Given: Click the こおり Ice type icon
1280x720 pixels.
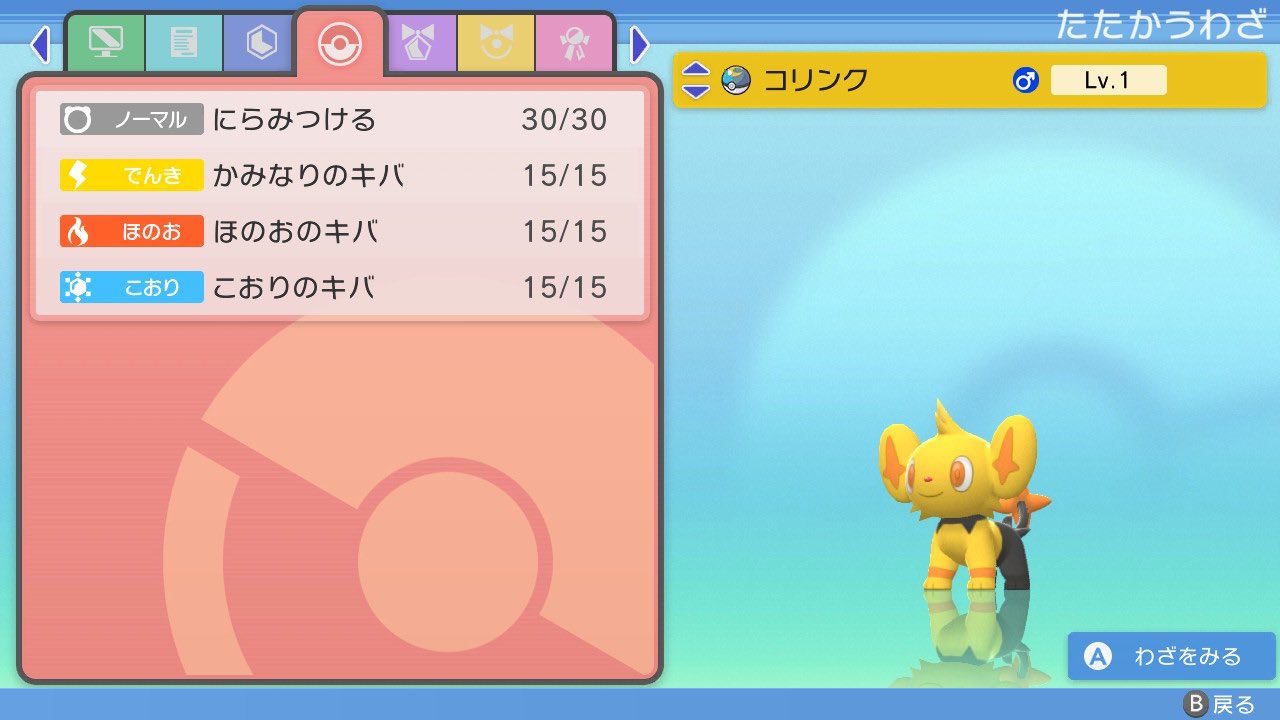Looking at the screenshot, I should pos(131,287).
